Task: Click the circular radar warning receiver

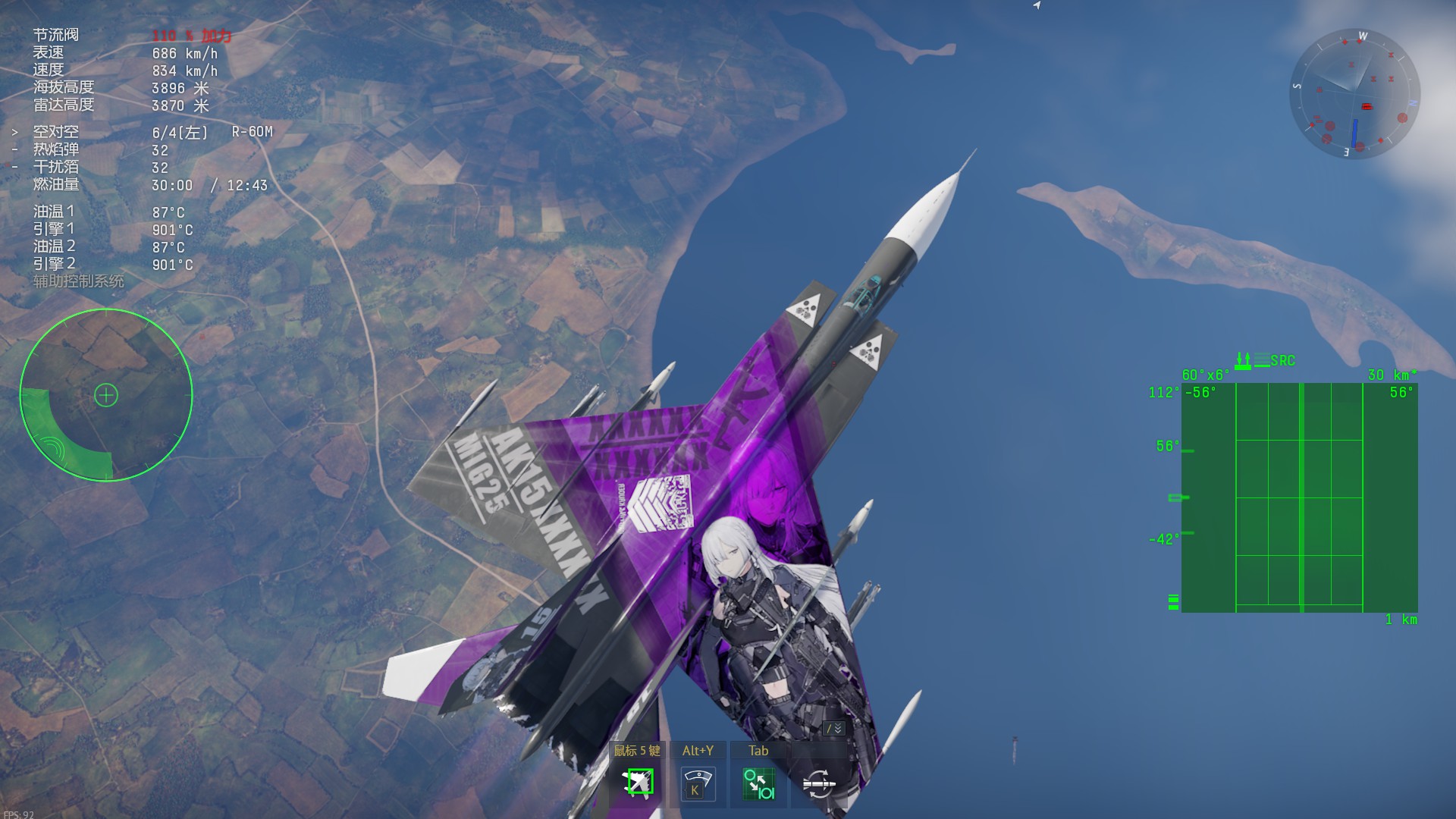Action: [x=106, y=395]
